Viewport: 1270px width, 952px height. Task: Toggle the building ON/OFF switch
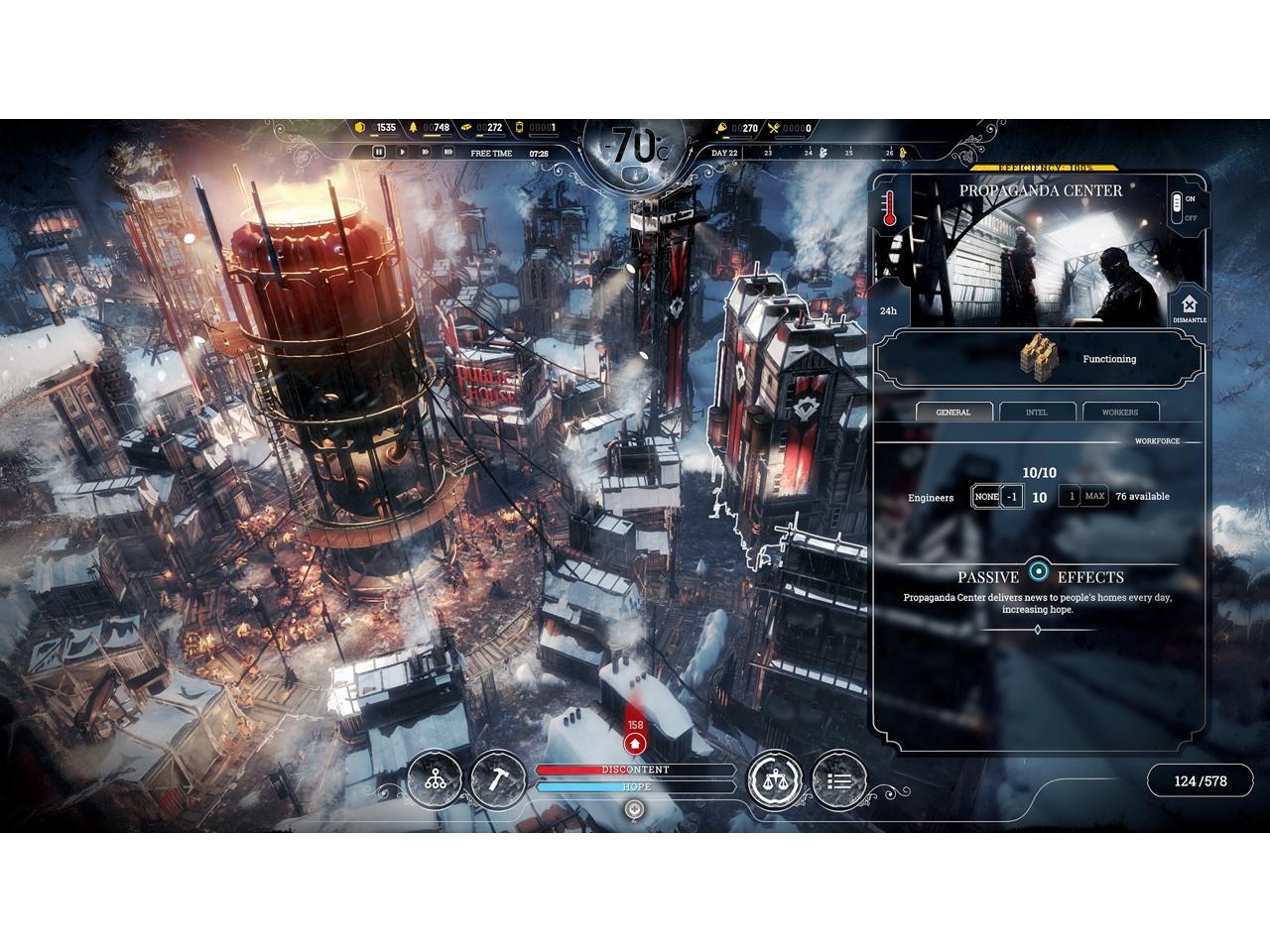click(x=1178, y=207)
